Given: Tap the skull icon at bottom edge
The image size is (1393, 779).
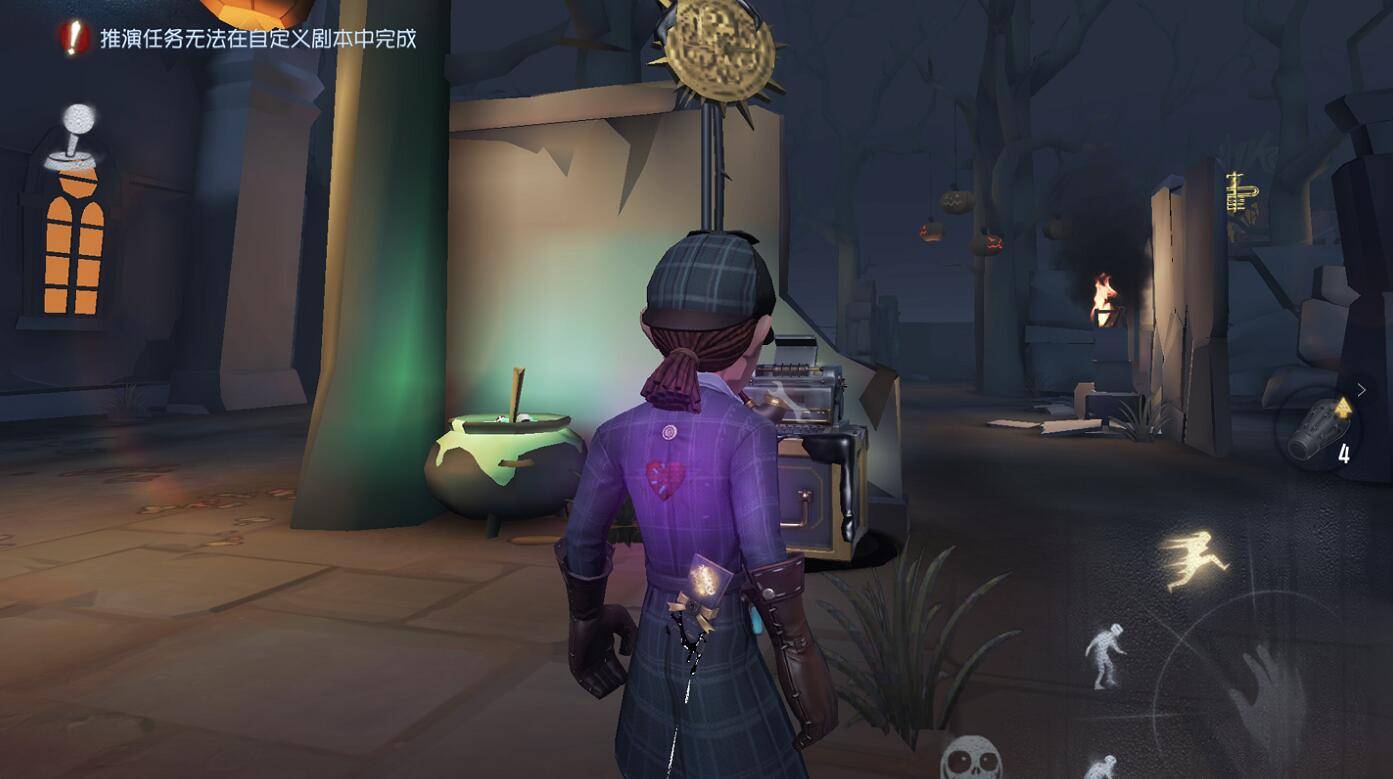Looking at the screenshot, I should 971,758.
